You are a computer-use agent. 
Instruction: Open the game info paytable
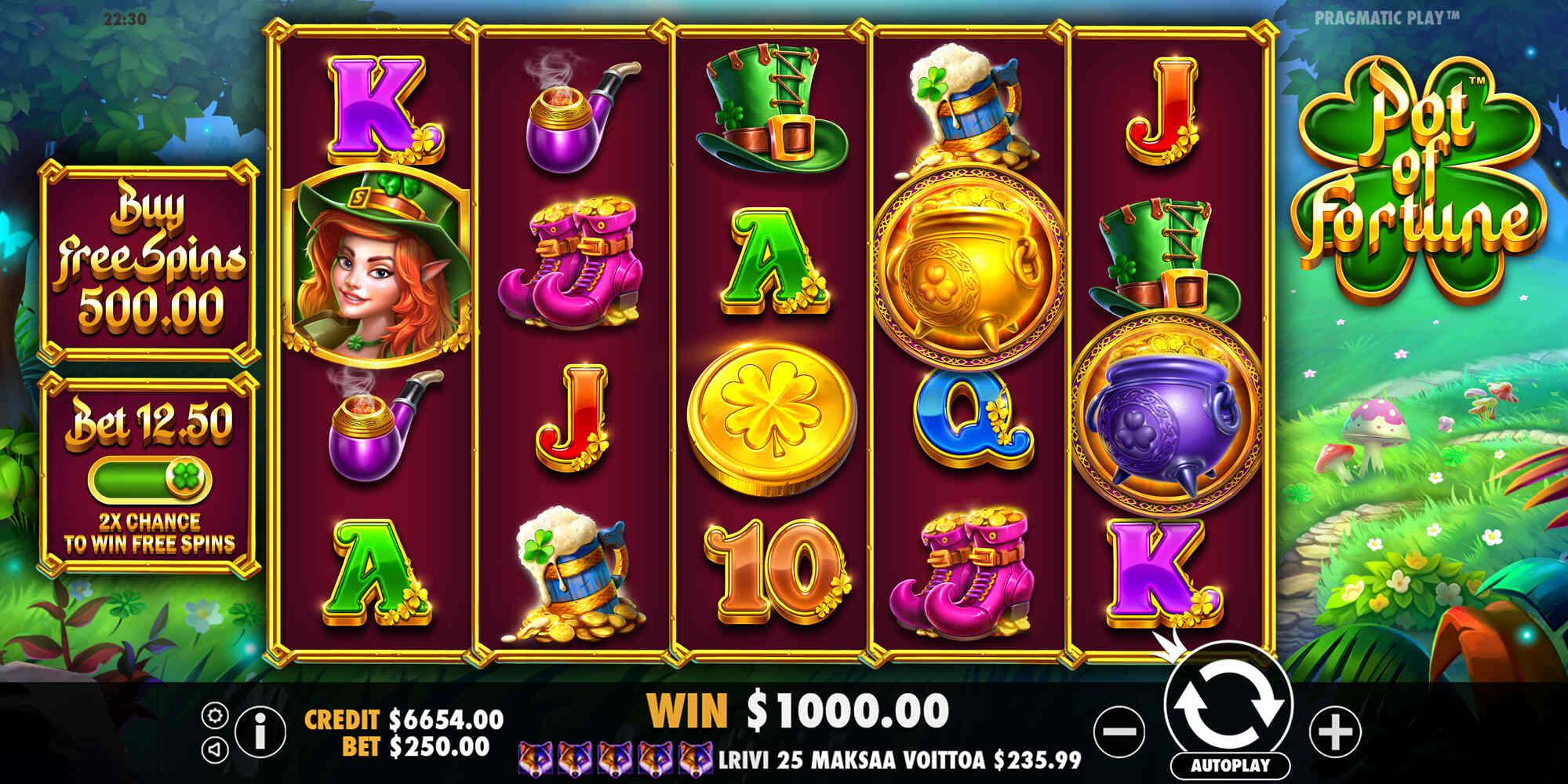(260, 731)
